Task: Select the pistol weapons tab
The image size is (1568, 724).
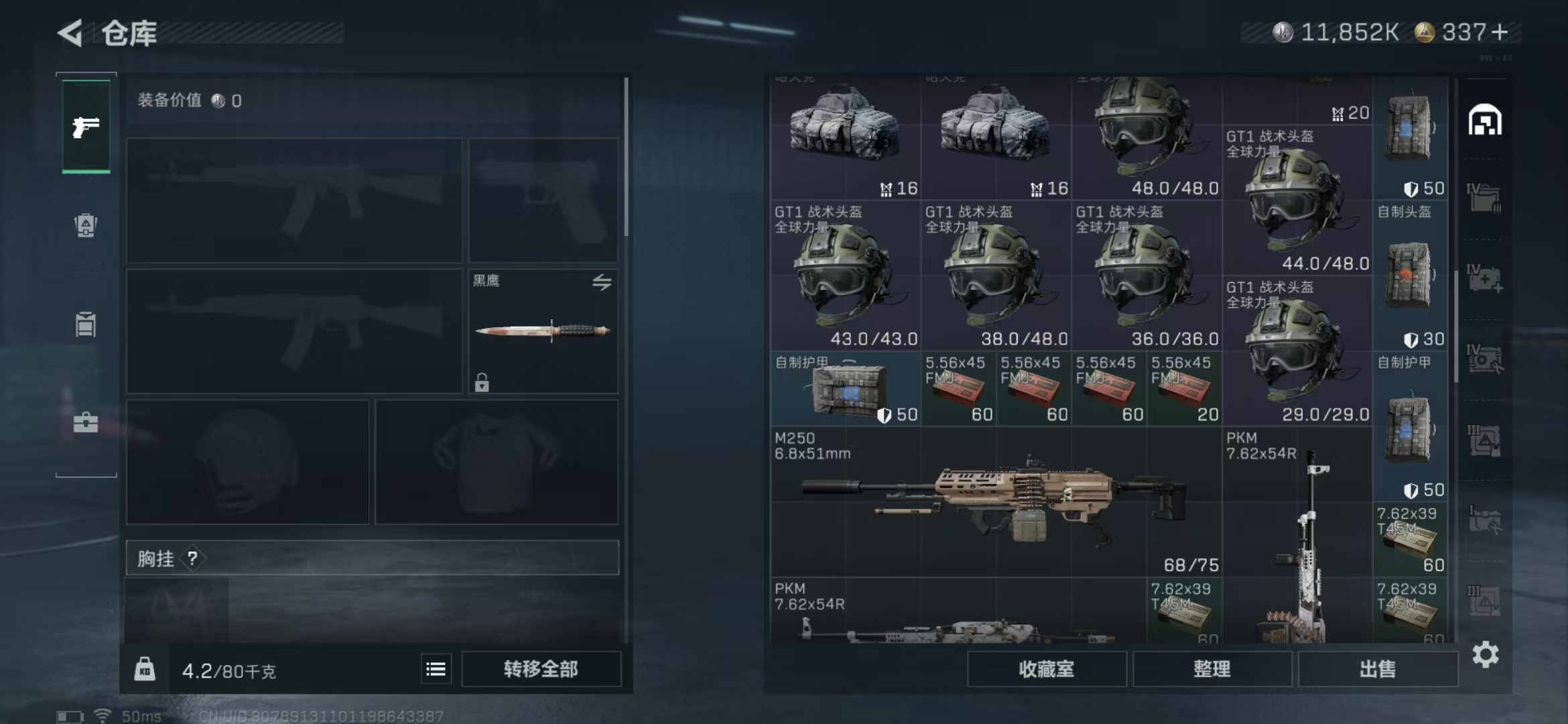Action: pos(86,126)
